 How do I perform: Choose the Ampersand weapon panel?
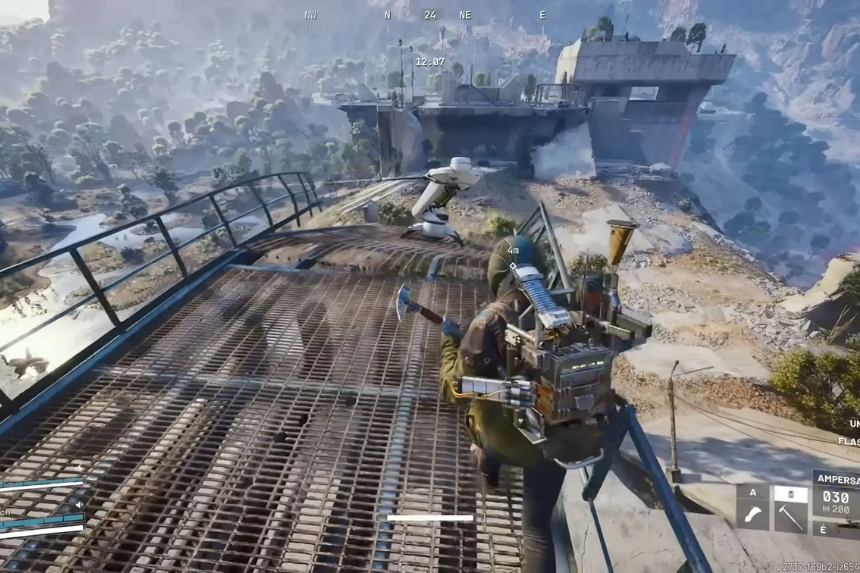pos(836,496)
